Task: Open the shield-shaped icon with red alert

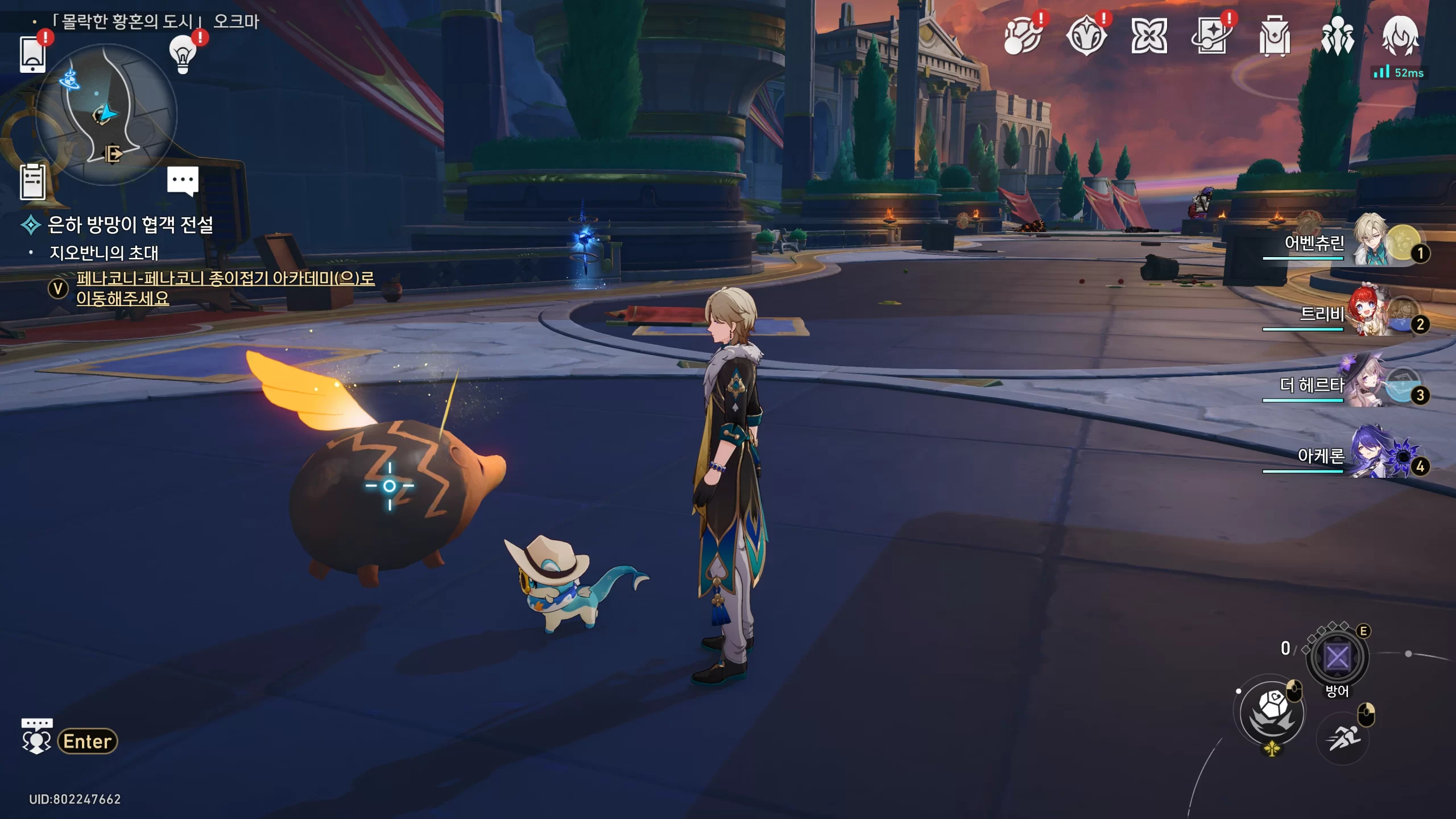Action: pyautogui.click(x=1086, y=36)
